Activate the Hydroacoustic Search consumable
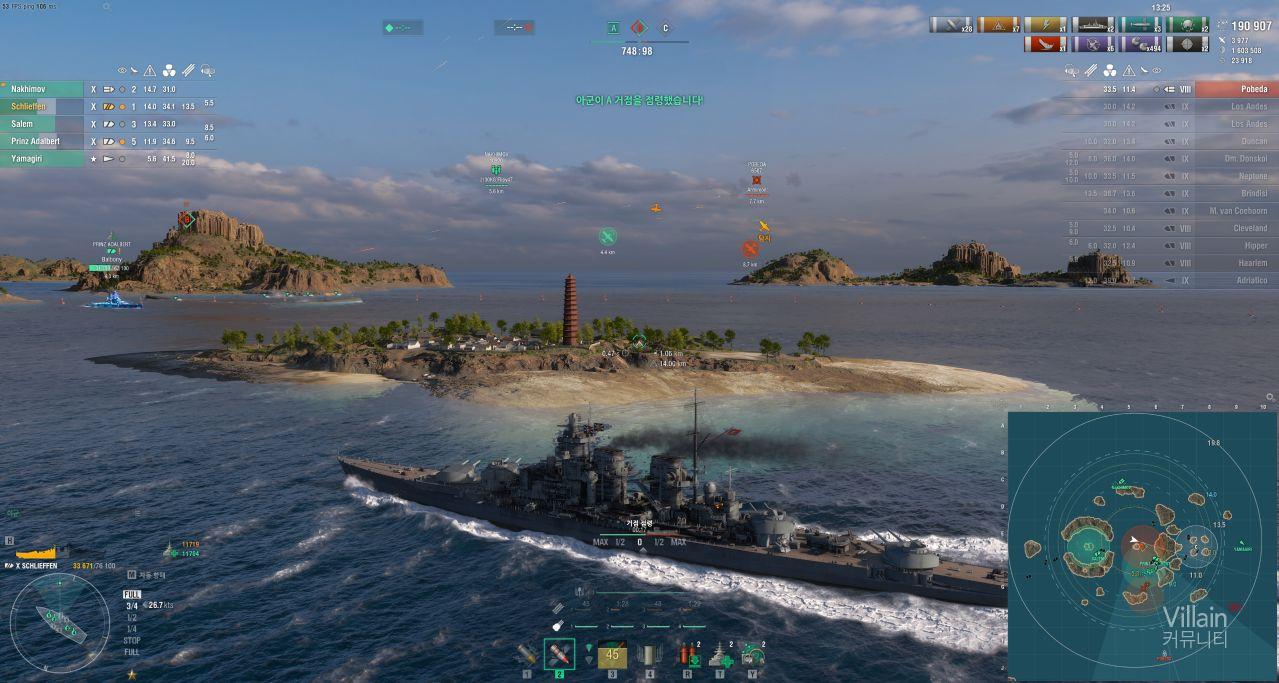The image size is (1279, 683). (x=752, y=655)
